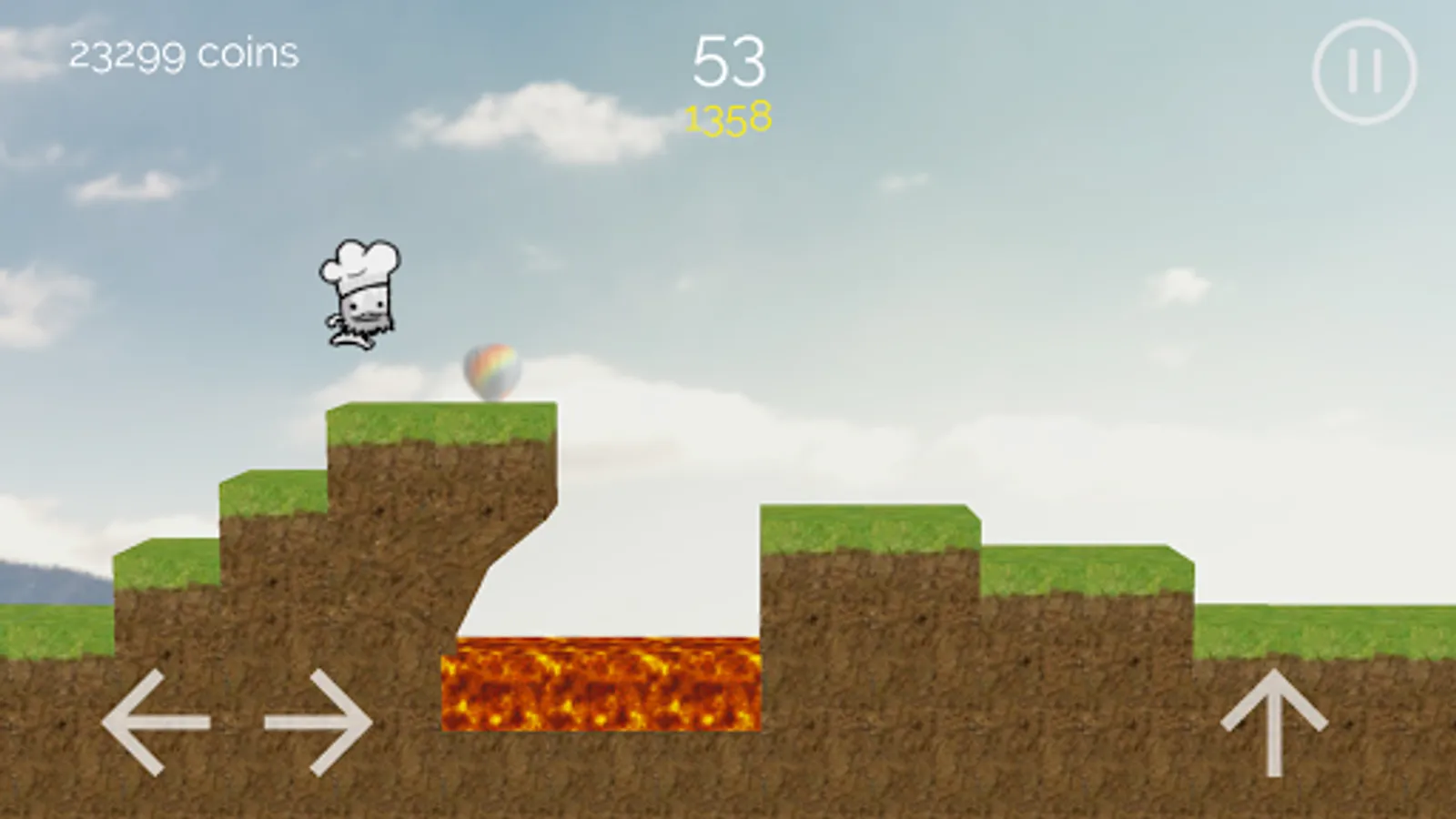
Task: Select the chef's white hat
Action: click(x=358, y=264)
